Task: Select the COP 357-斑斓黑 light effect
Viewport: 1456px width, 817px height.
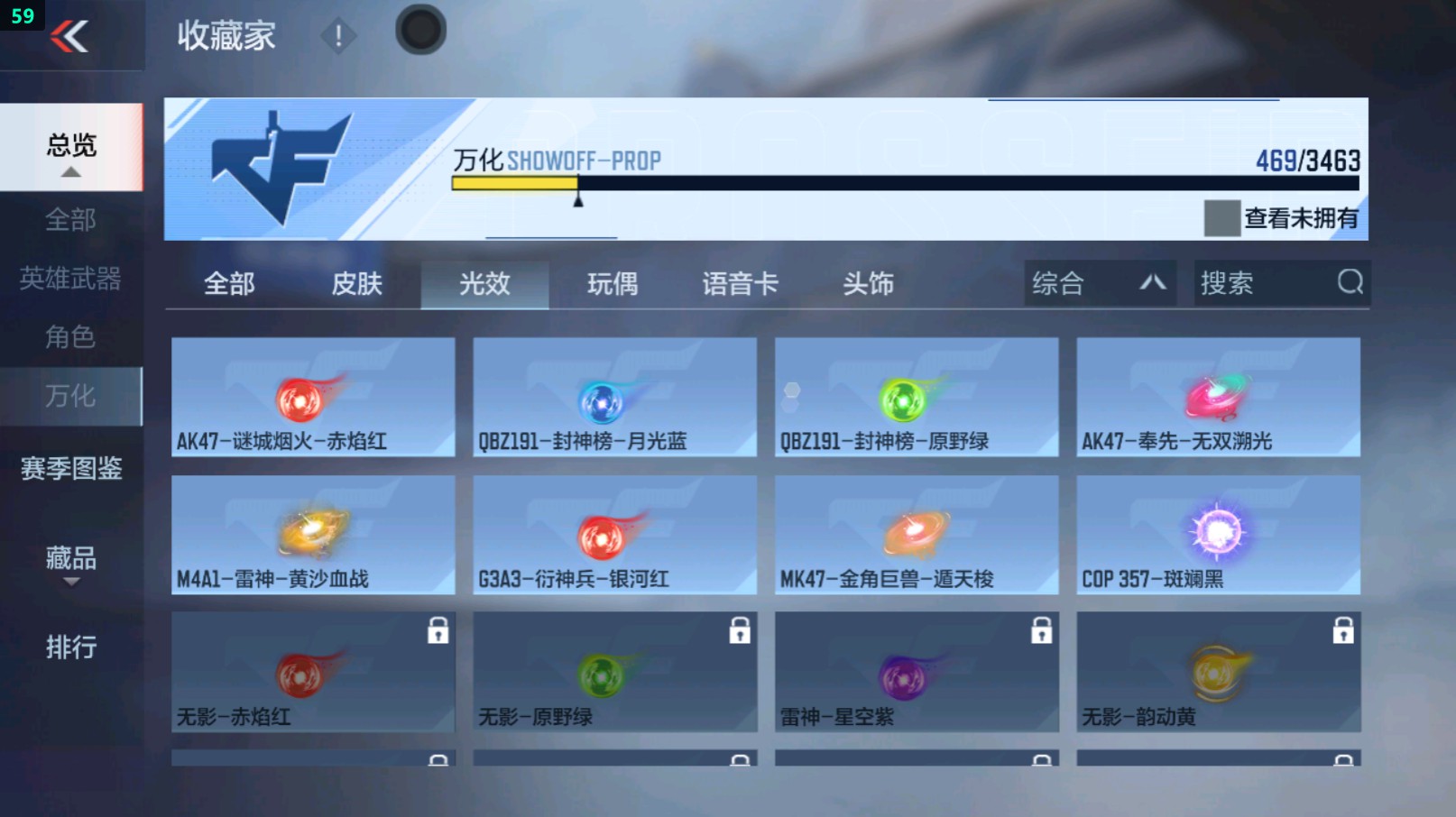Action: 1218,534
